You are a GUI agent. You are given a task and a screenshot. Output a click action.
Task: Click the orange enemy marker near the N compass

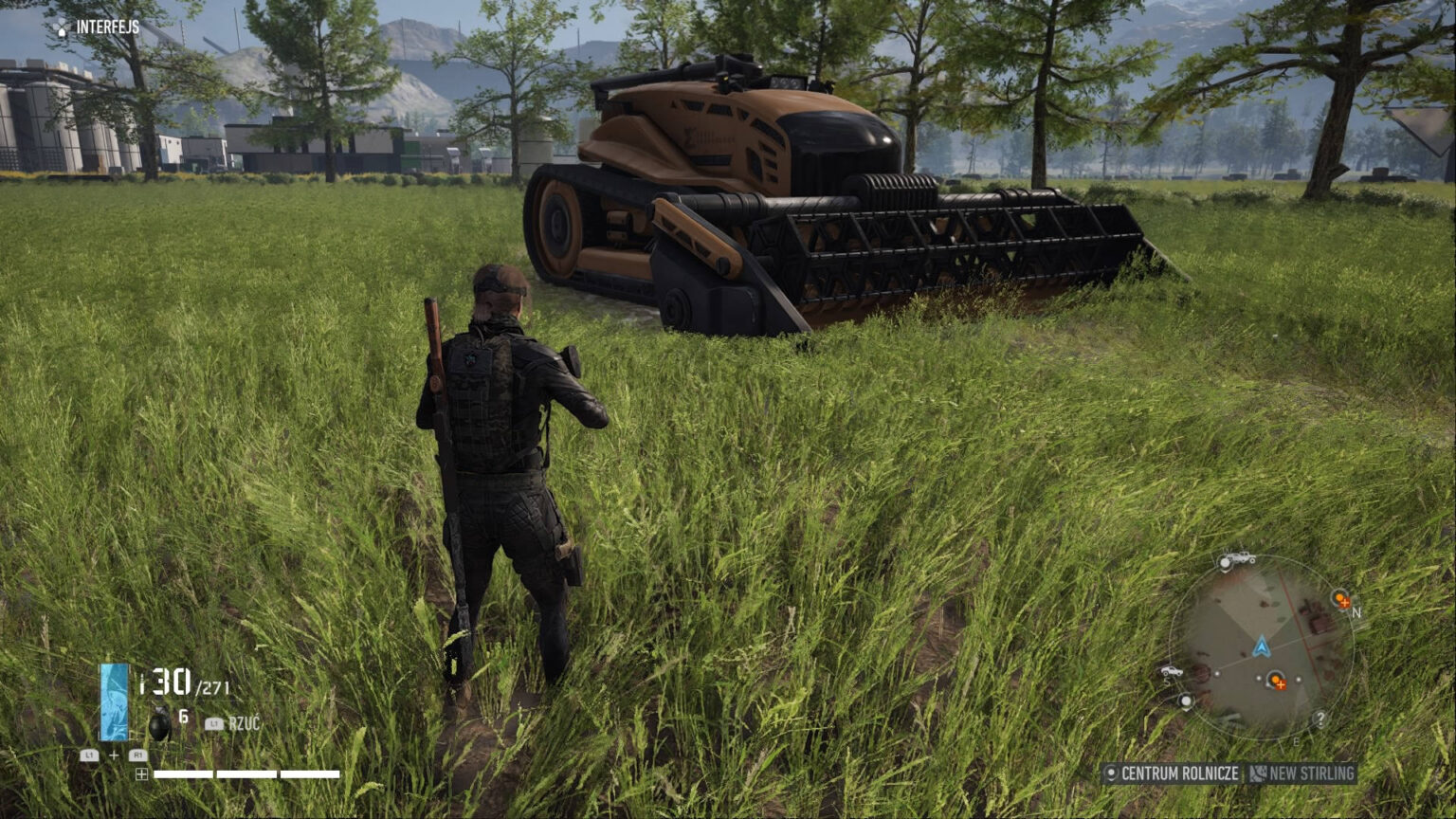coord(1340,600)
